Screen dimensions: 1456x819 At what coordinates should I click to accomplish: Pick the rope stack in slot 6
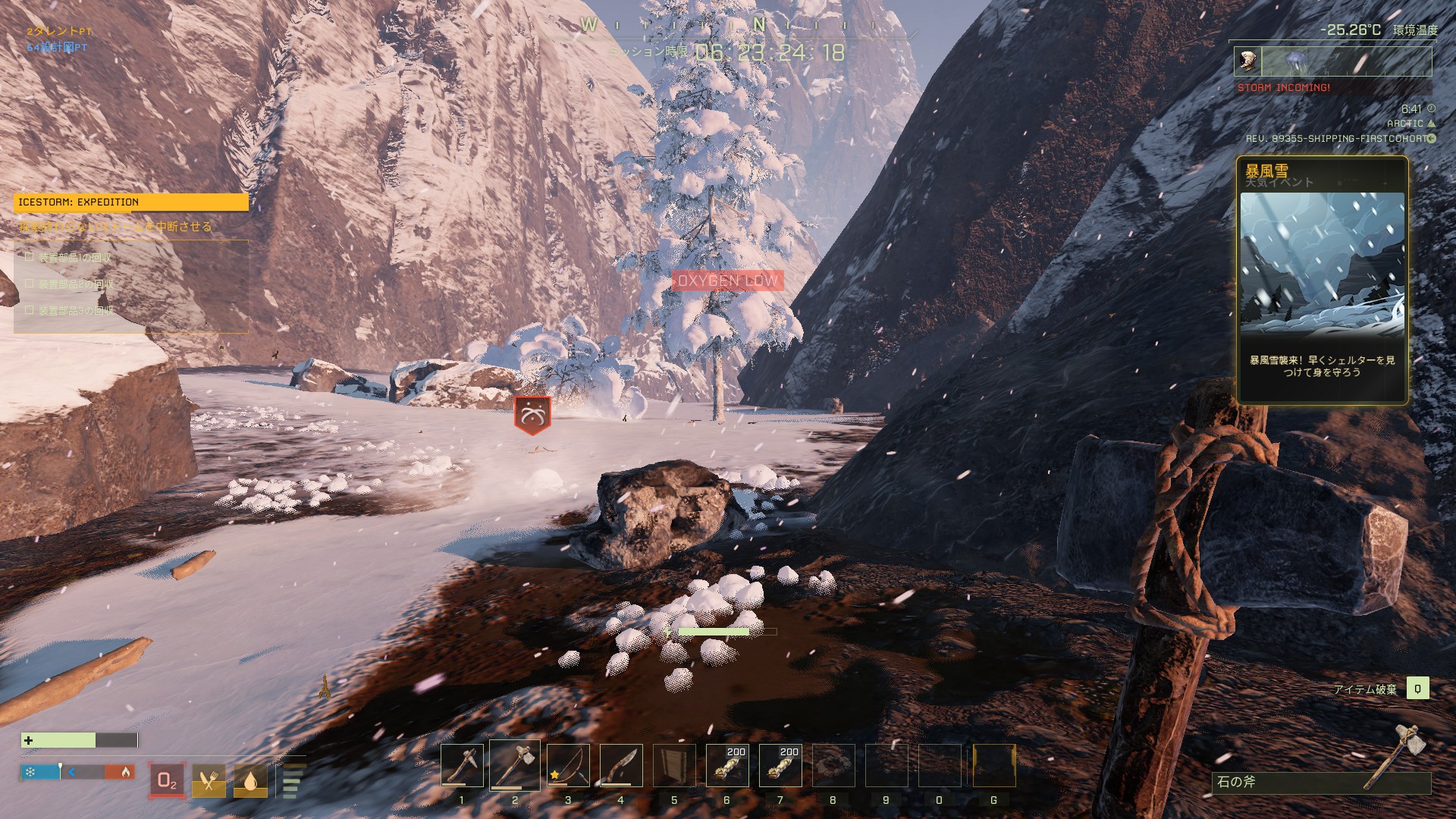pyautogui.click(x=727, y=765)
